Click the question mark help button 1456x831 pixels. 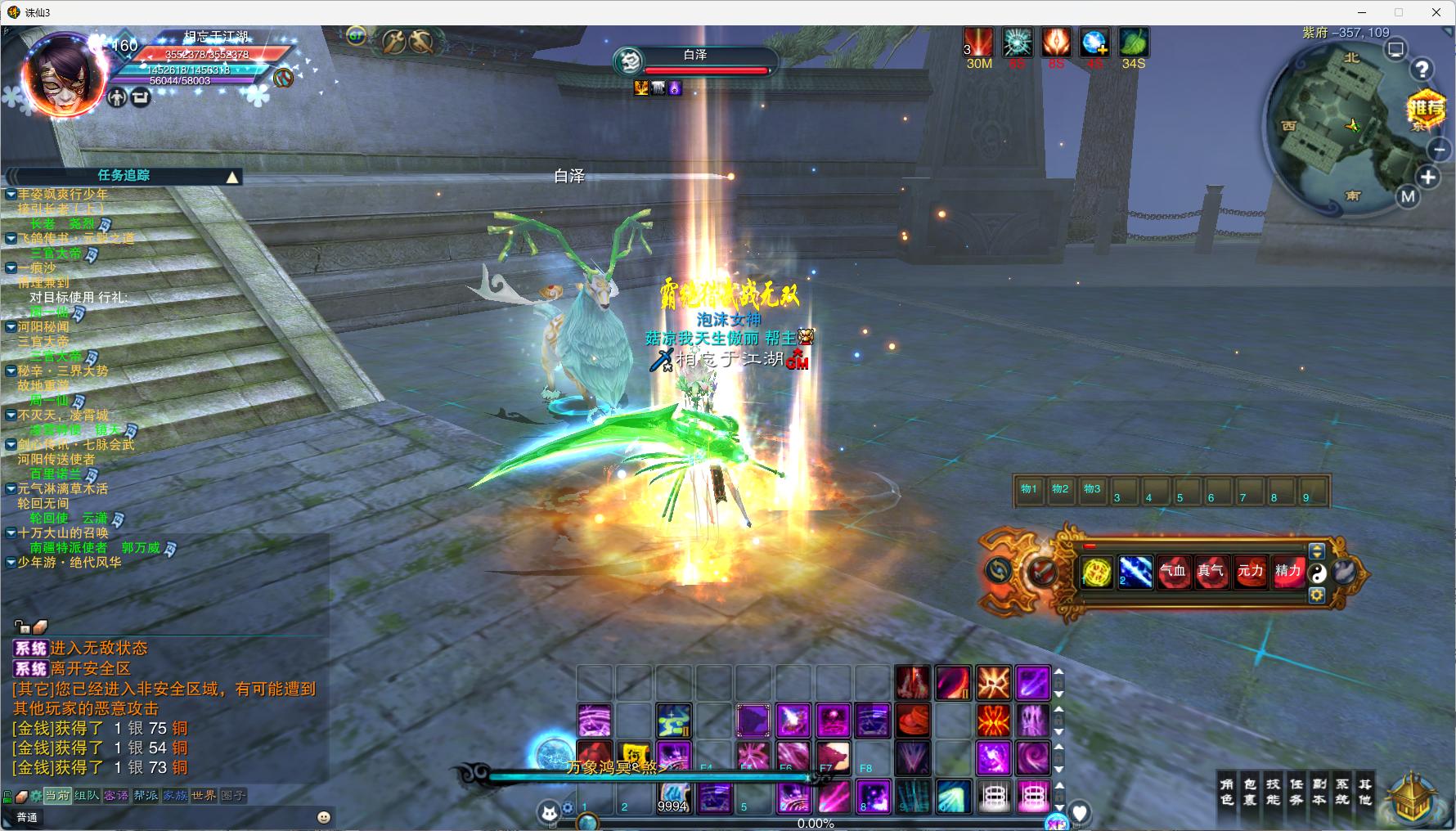point(1422,70)
